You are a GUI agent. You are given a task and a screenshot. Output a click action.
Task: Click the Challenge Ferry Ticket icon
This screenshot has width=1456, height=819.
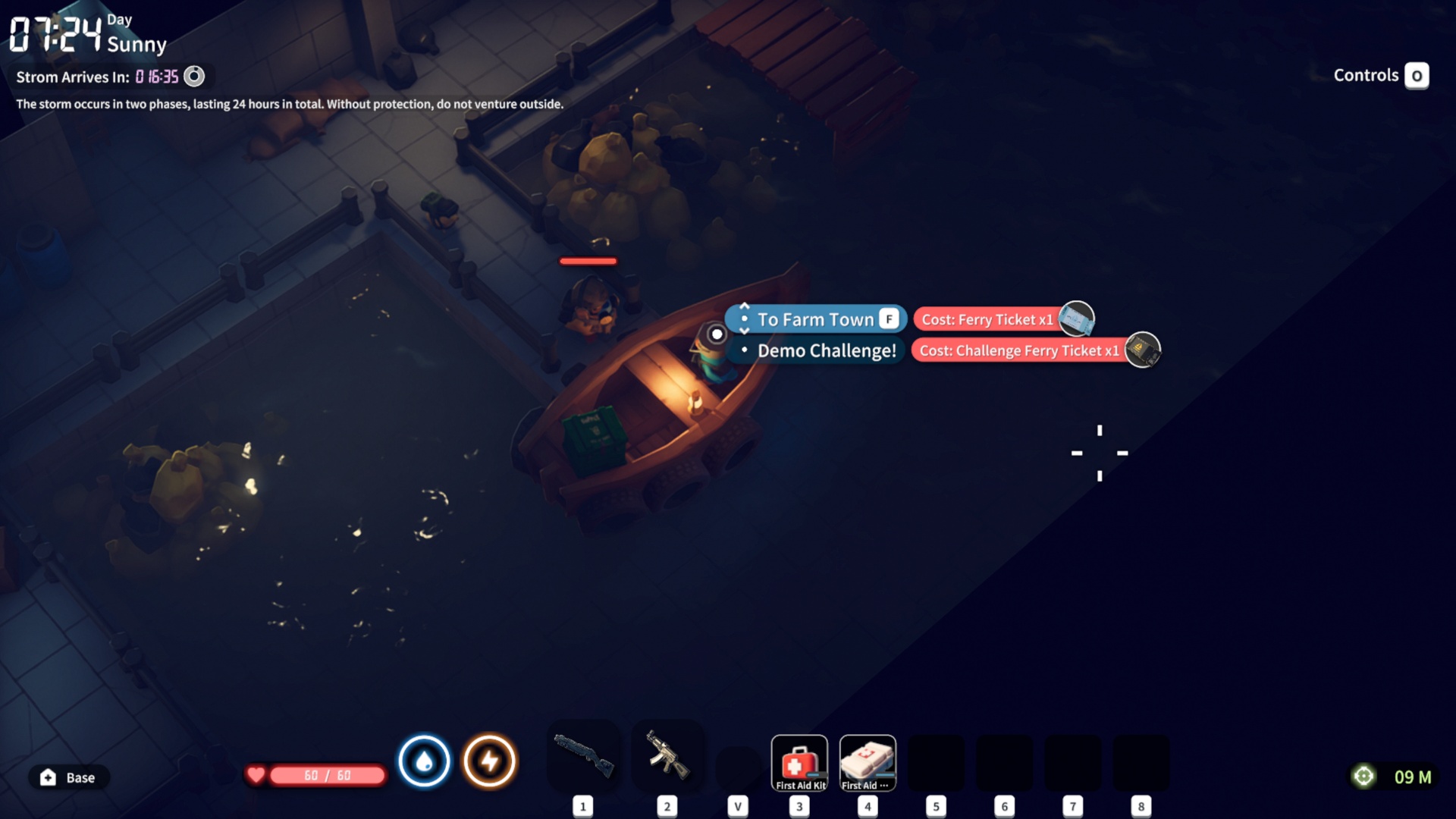click(1142, 350)
